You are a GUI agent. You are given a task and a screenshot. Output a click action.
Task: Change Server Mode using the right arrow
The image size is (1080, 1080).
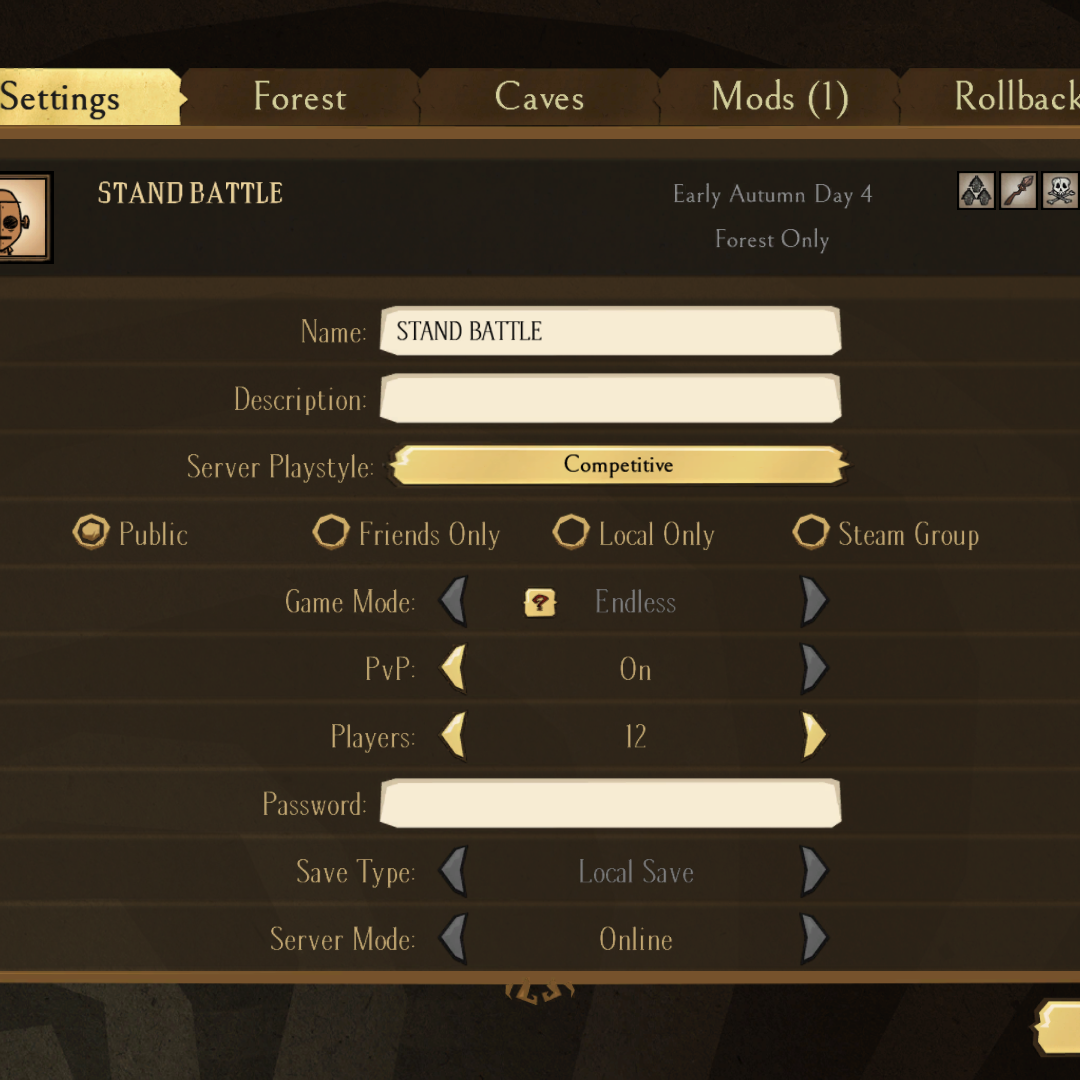(x=814, y=939)
